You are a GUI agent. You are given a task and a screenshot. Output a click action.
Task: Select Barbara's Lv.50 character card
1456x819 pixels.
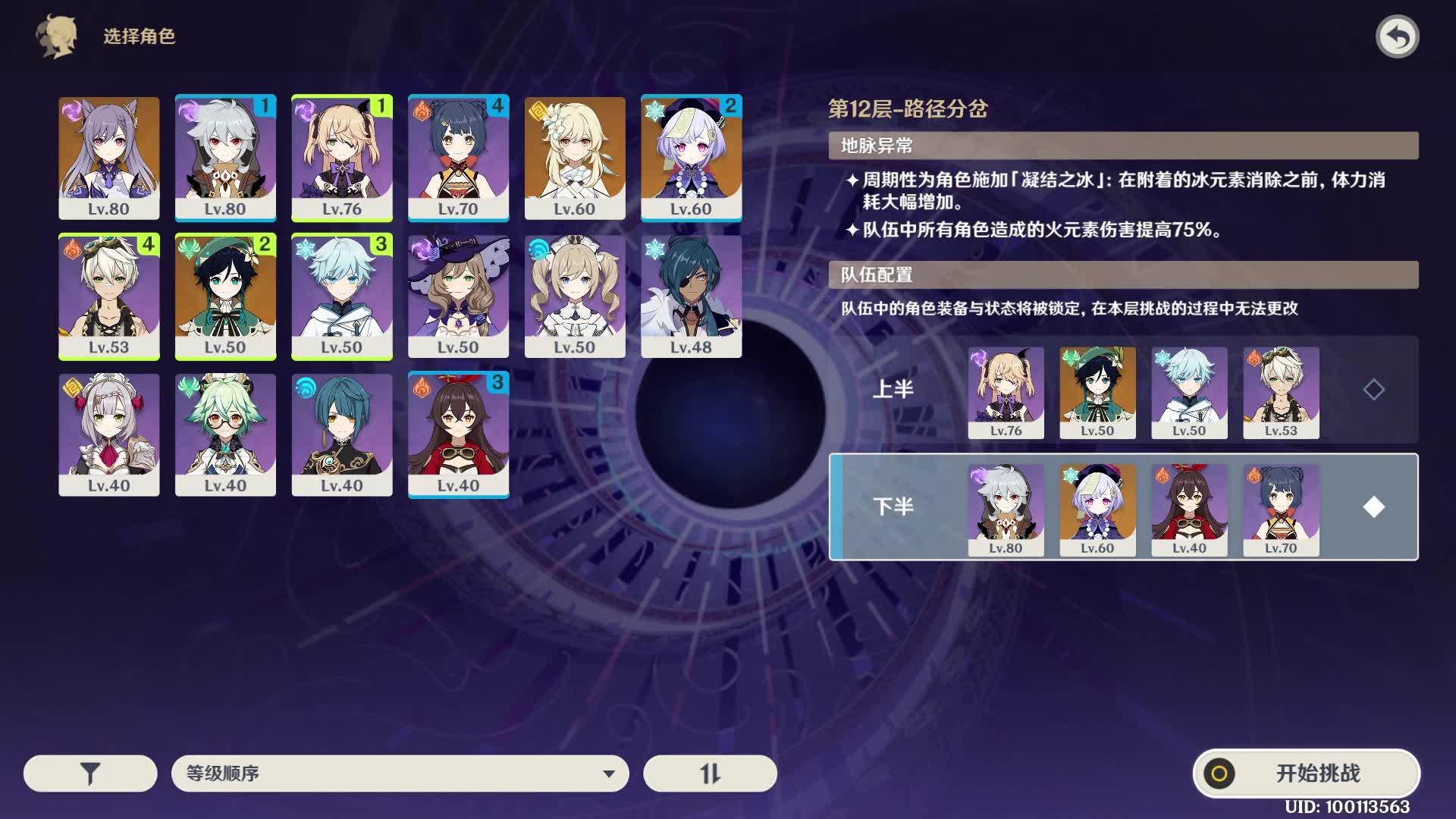tap(574, 296)
